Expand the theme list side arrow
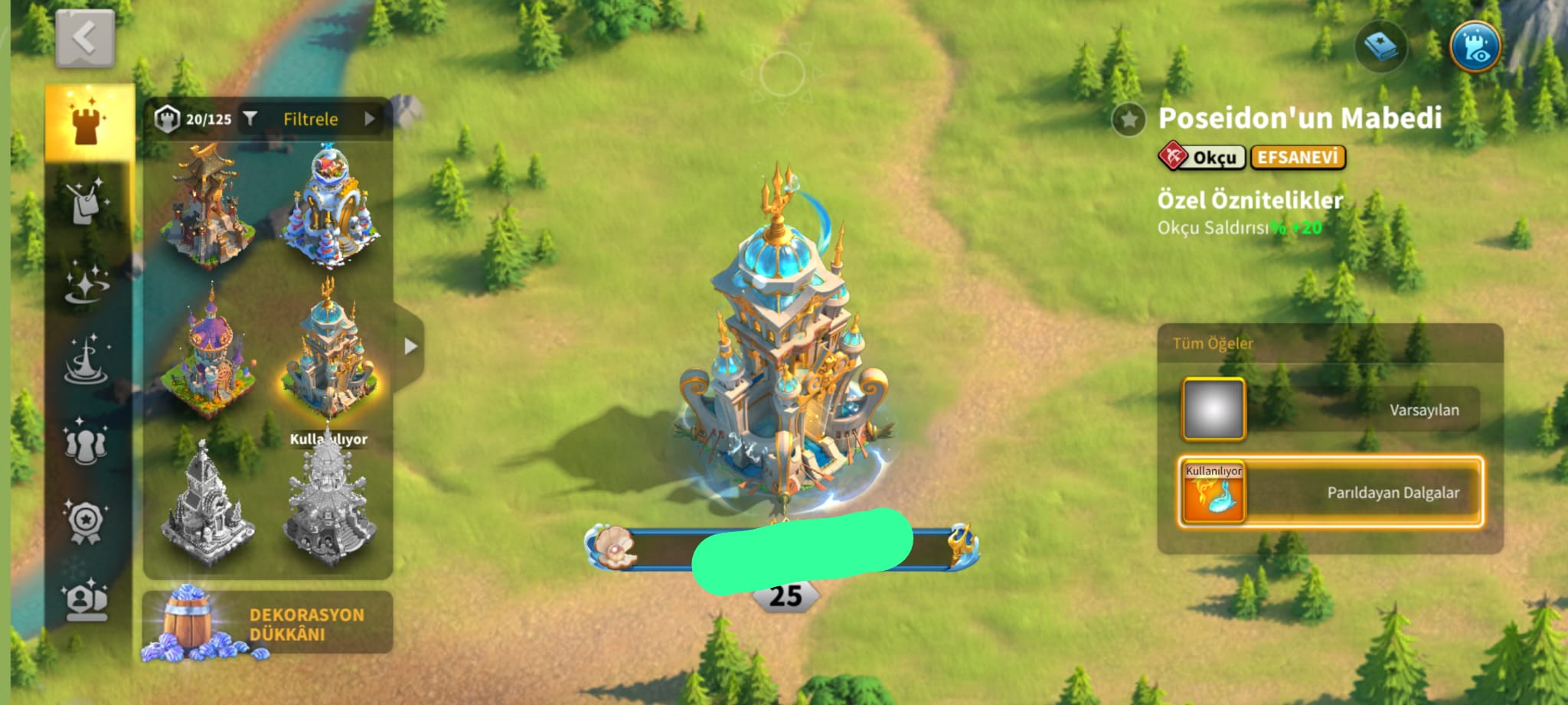Image resolution: width=1568 pixels, height=705 pixels. (410, 346)
